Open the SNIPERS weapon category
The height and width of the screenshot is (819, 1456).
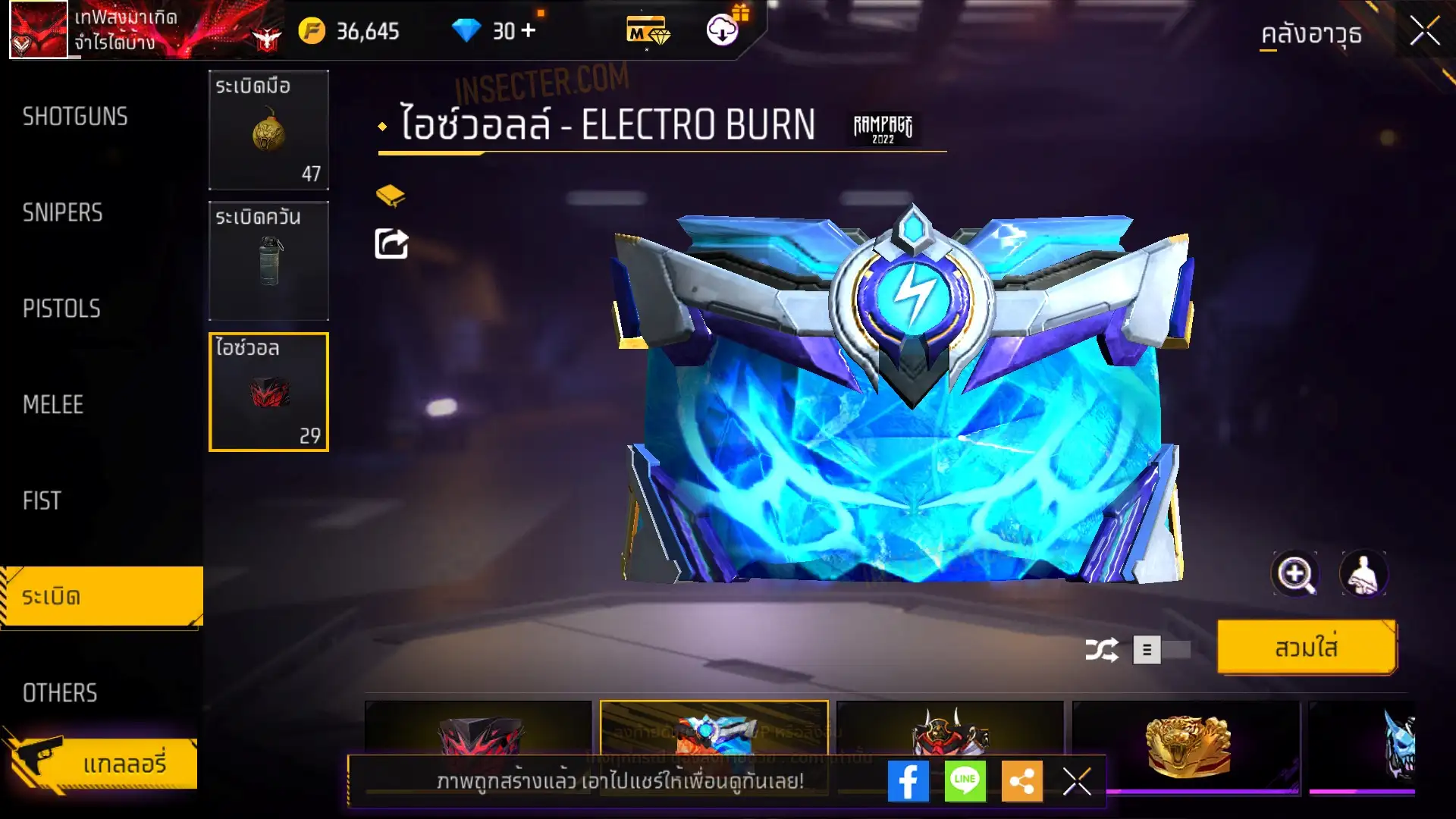63,213
